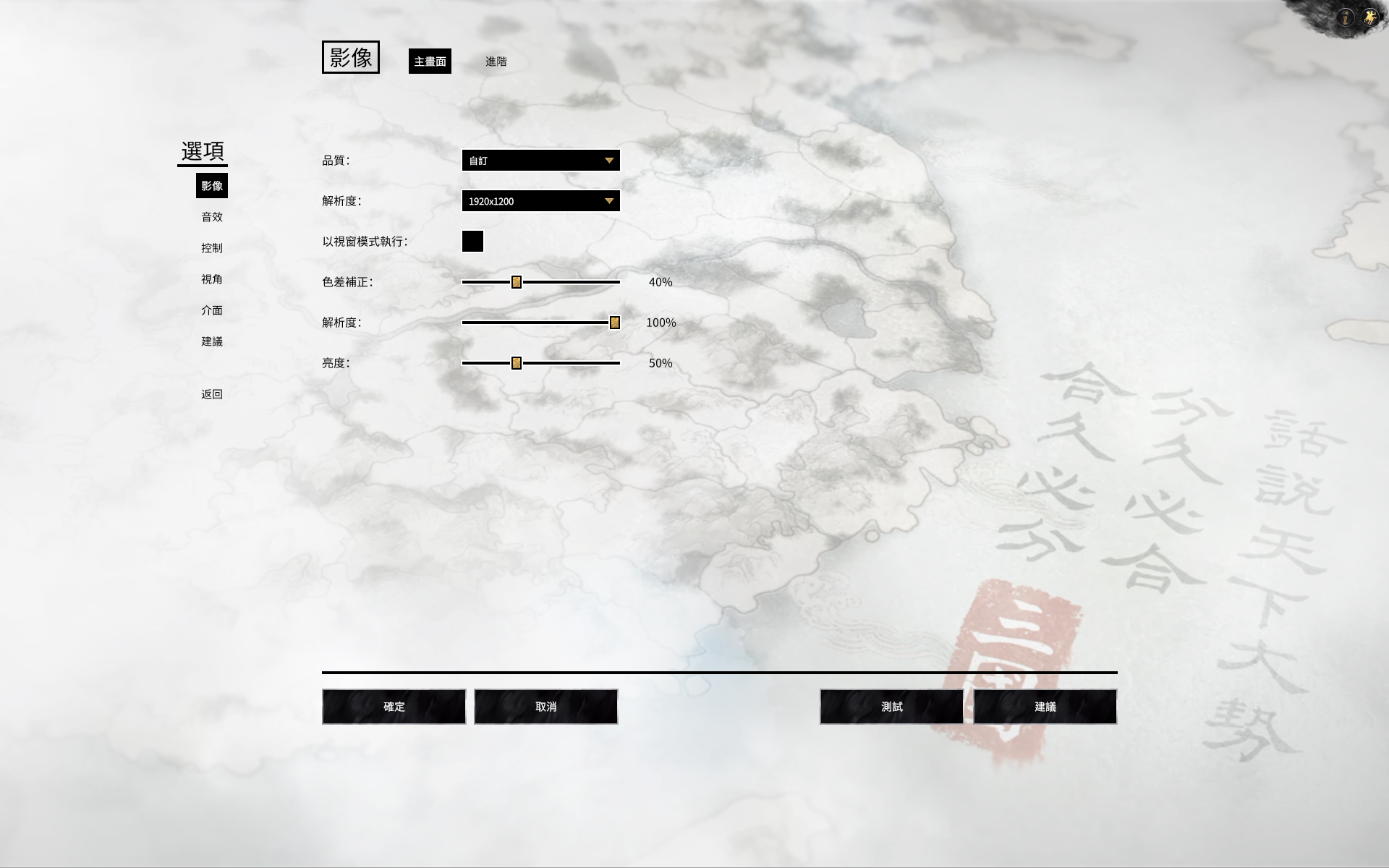This screenshot has height=868, width=1389.
Task: Cancel changes with the 取消 button
Action: [546, 707]
